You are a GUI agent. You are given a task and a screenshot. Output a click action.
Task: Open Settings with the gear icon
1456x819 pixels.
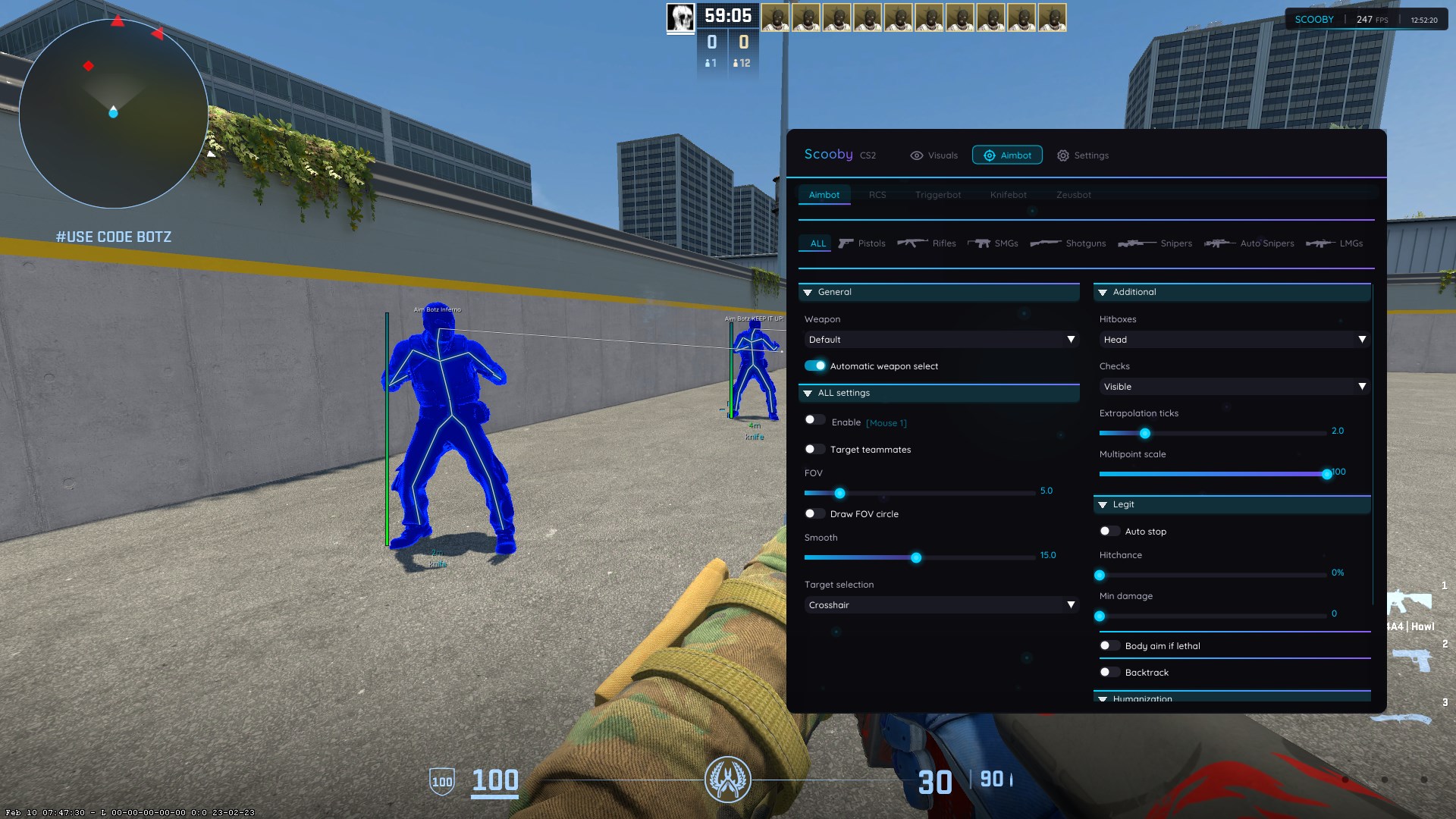point(1063,155)
